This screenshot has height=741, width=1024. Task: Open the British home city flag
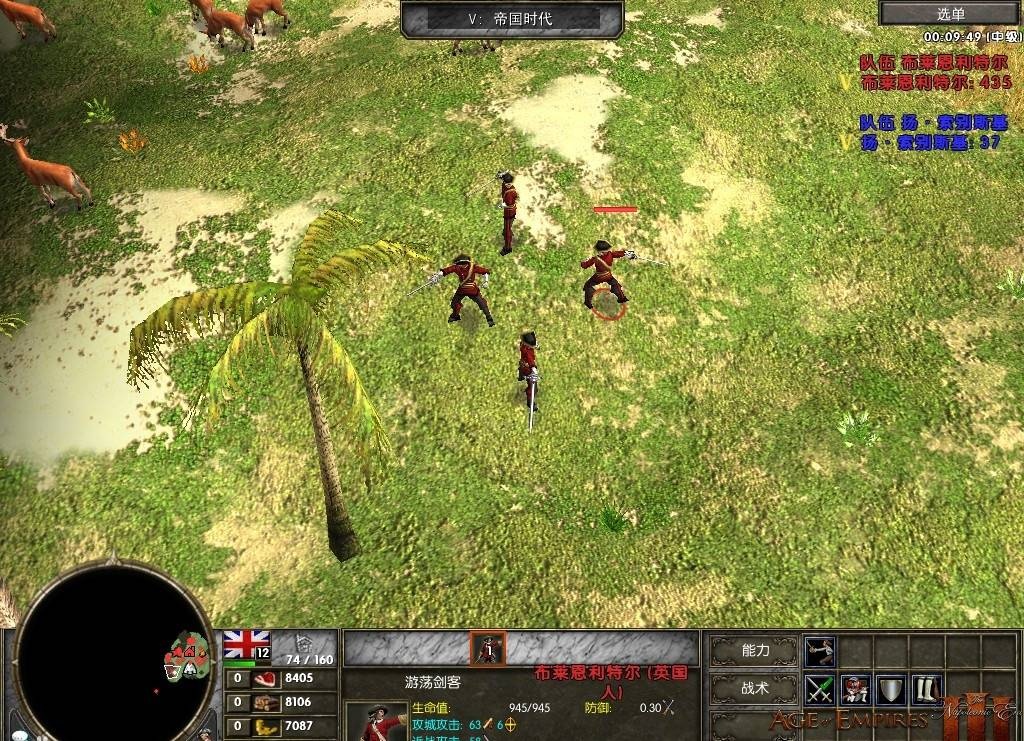pyautogui.click(x=246, y=644)
